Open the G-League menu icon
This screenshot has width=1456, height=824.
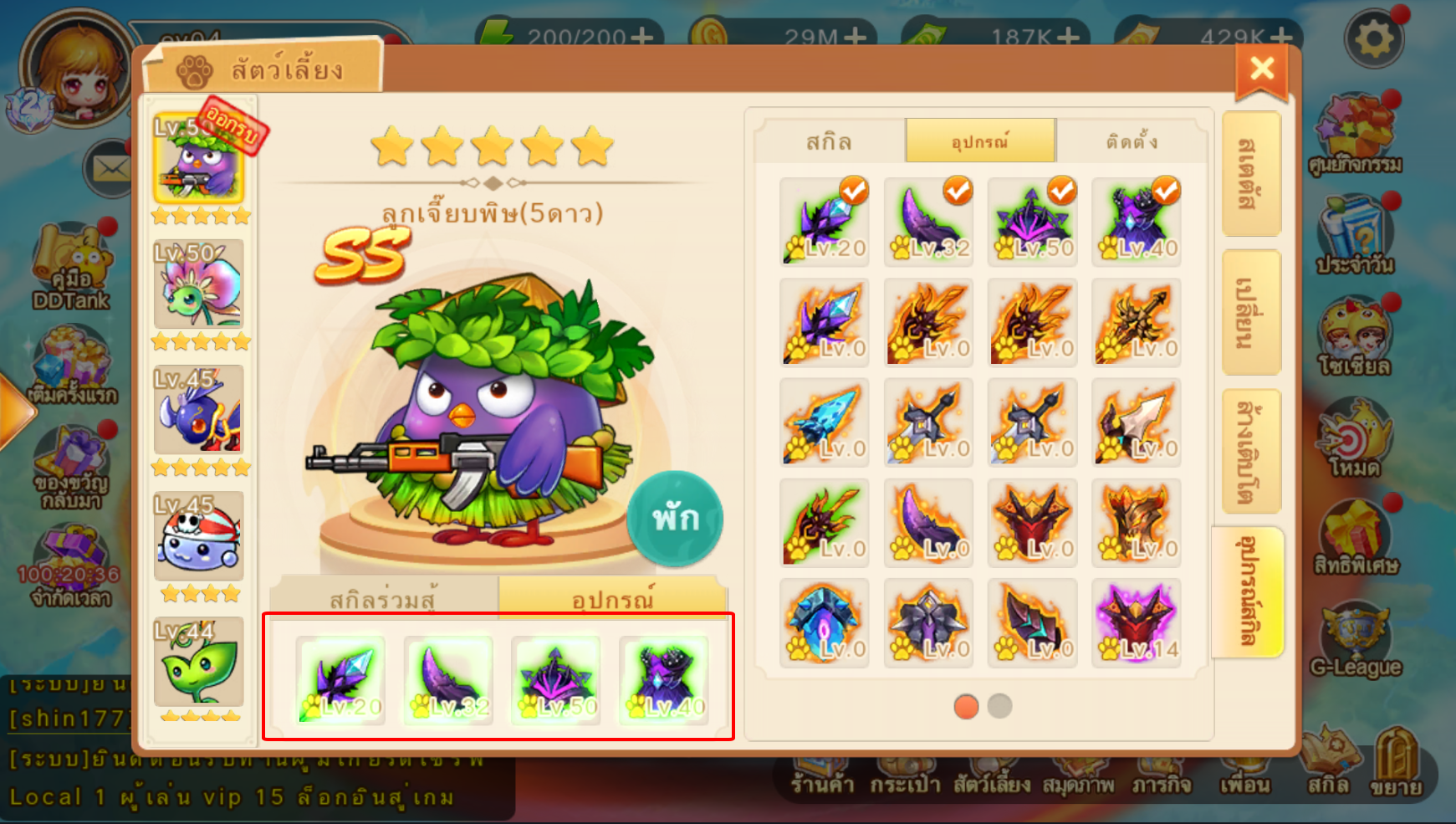click(1355, 640)
